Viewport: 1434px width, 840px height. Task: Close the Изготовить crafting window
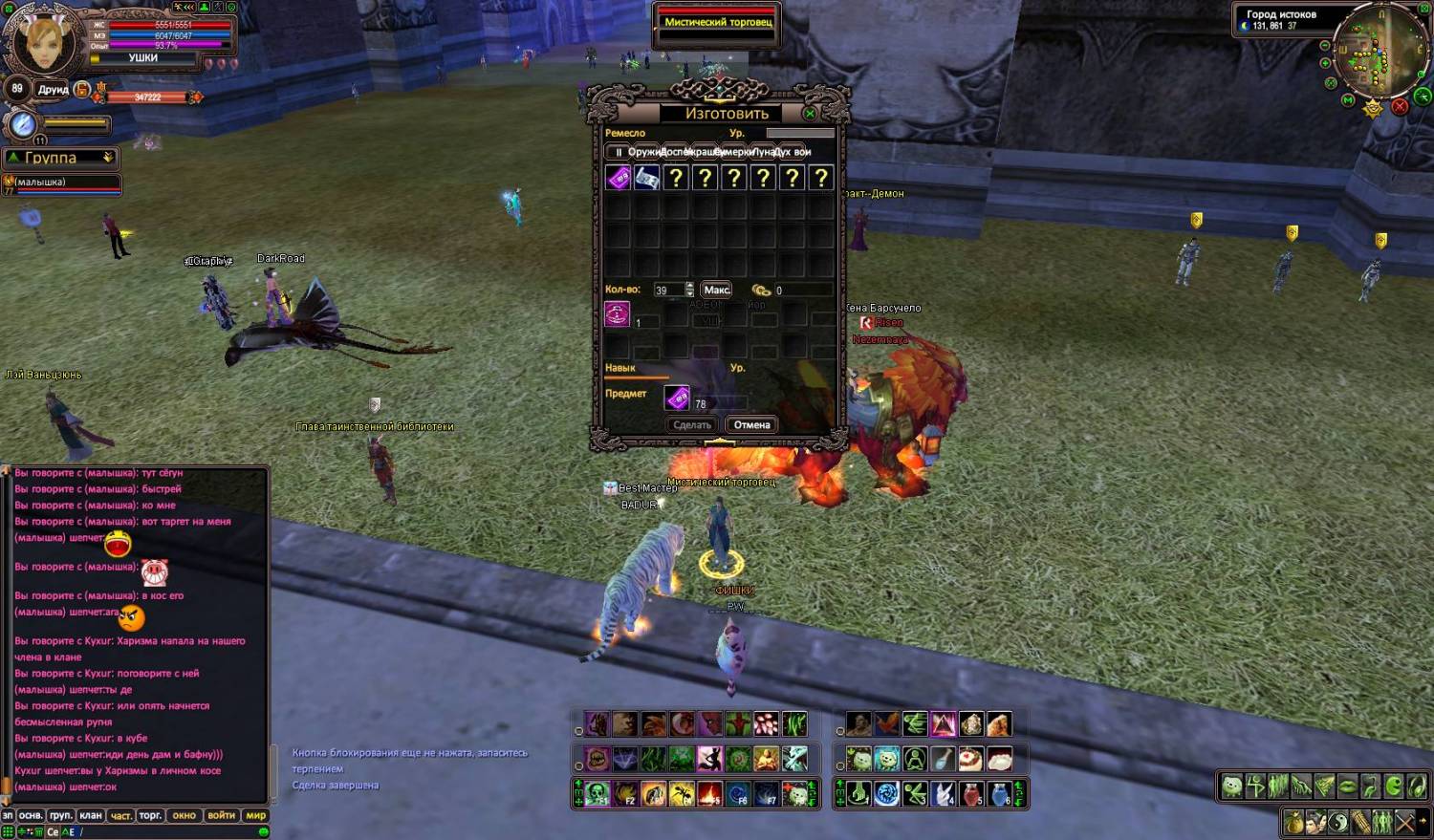[810, 114]
